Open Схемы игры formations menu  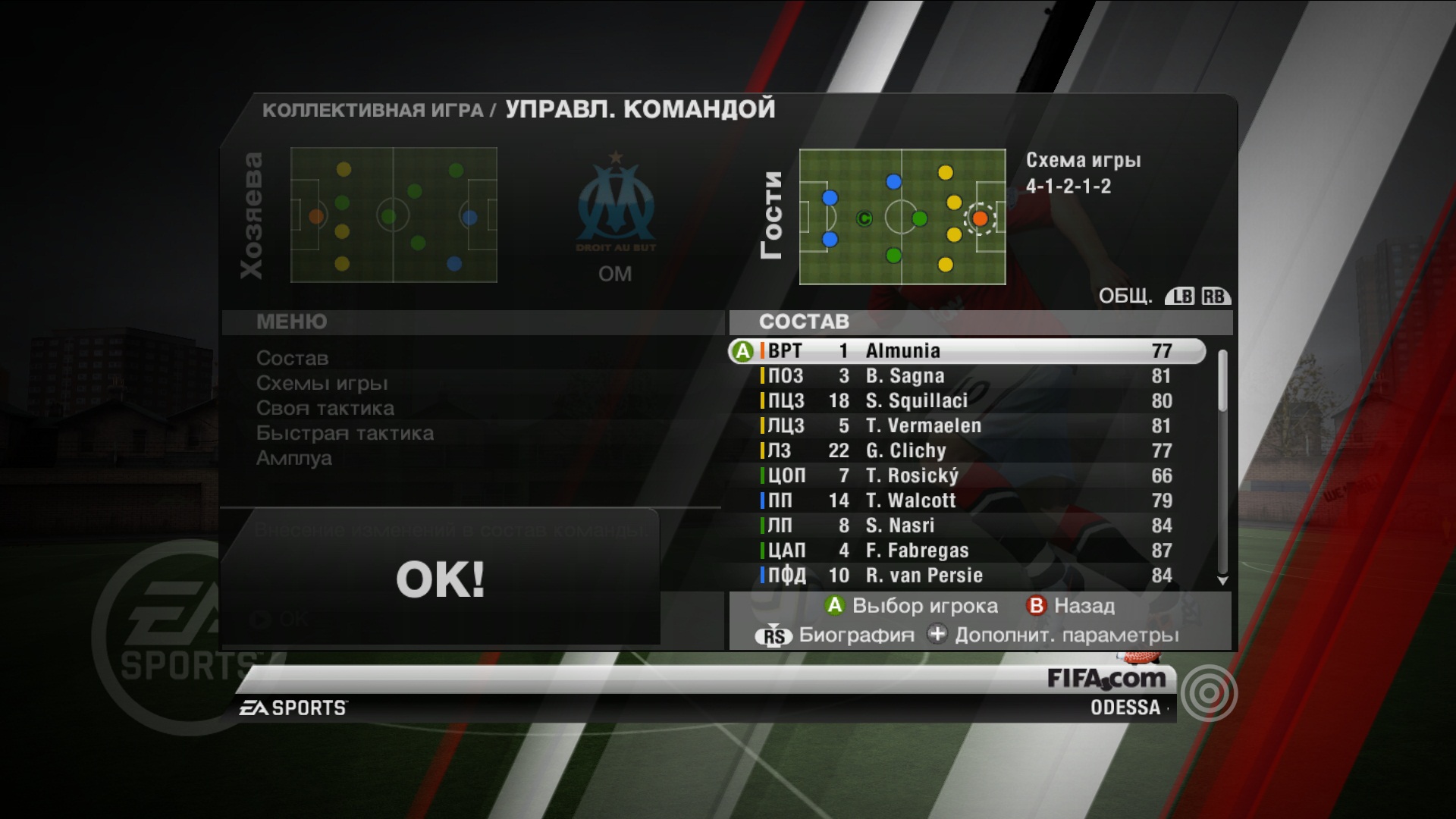(x=322, y=383)
